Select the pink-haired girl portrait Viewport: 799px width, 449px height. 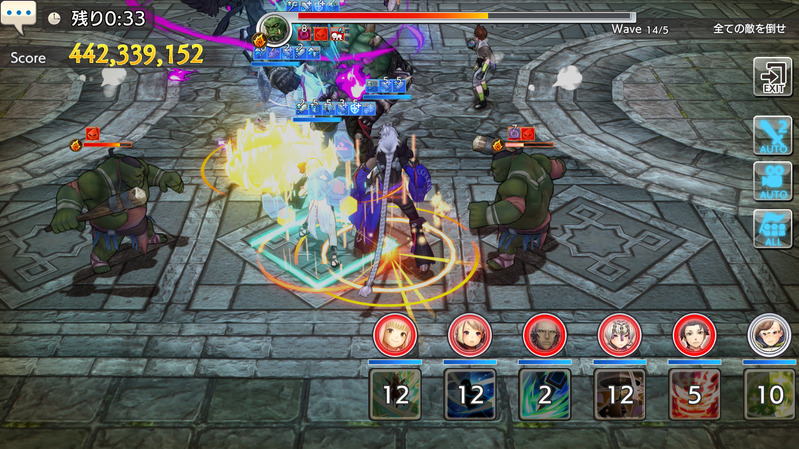point(465,334)
